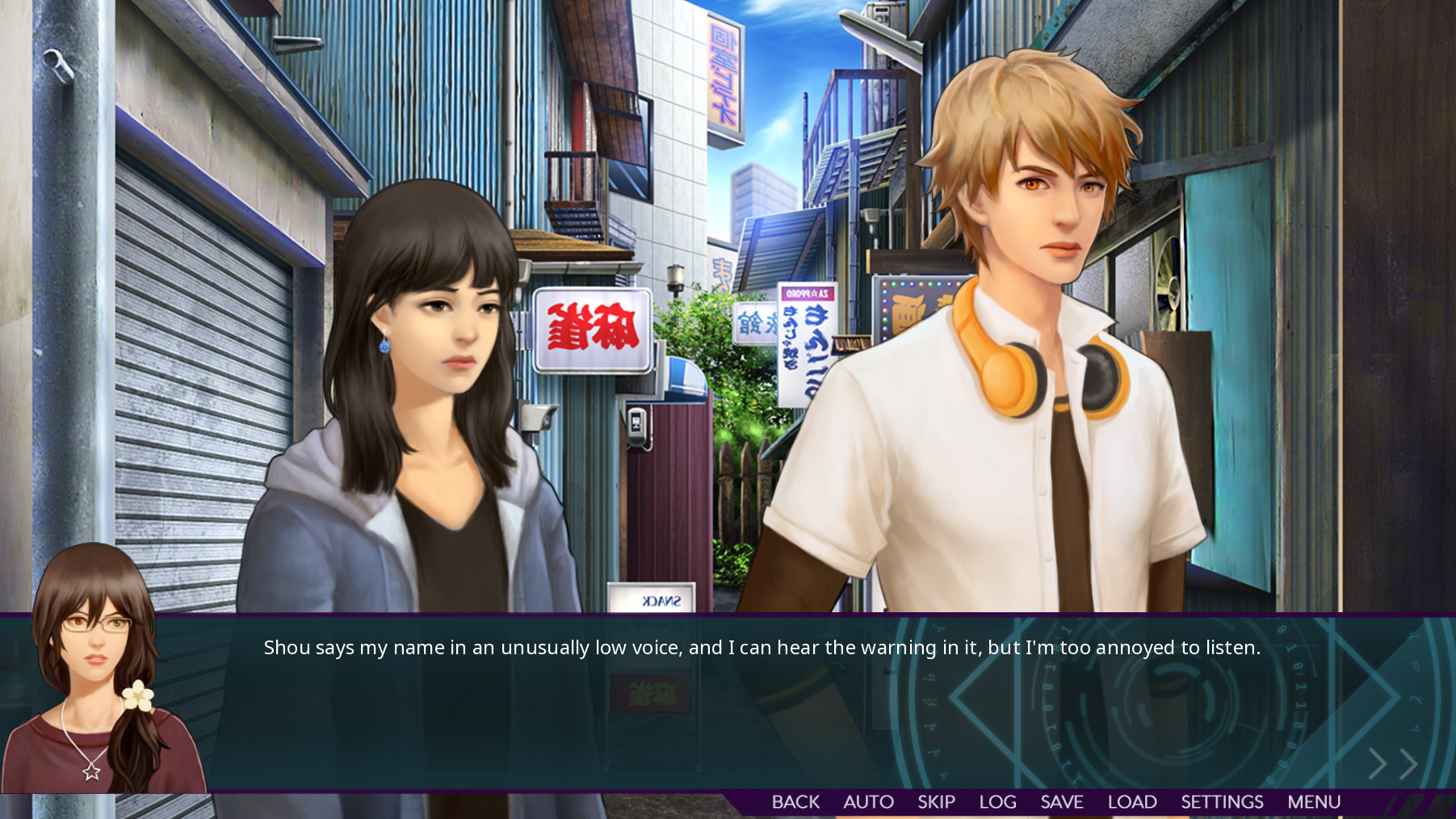Image resolution: width=1456 pixels, height=819 pixels.
Task: Open the LOAD screen
Action: (1132, 801)
